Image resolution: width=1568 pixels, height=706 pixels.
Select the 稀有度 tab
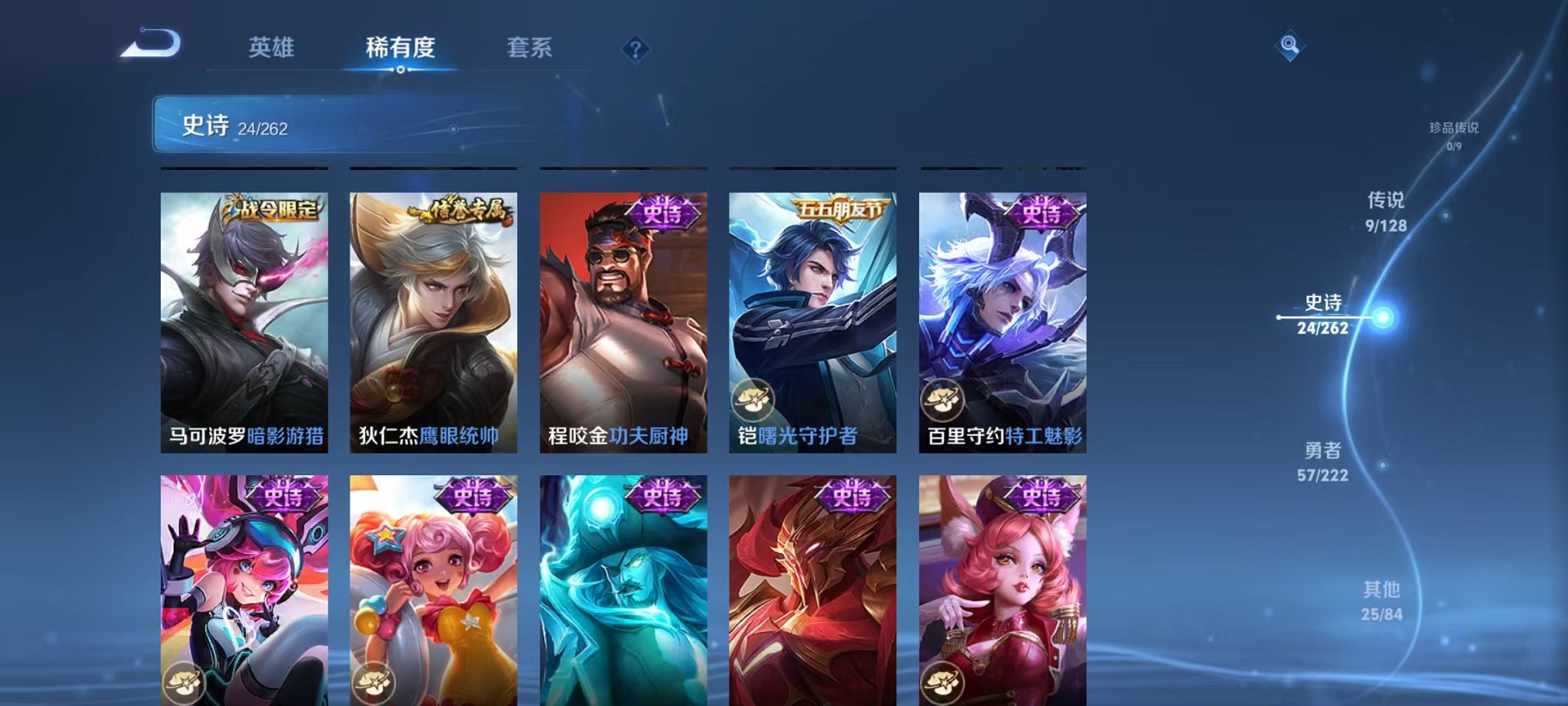point(400,46)
